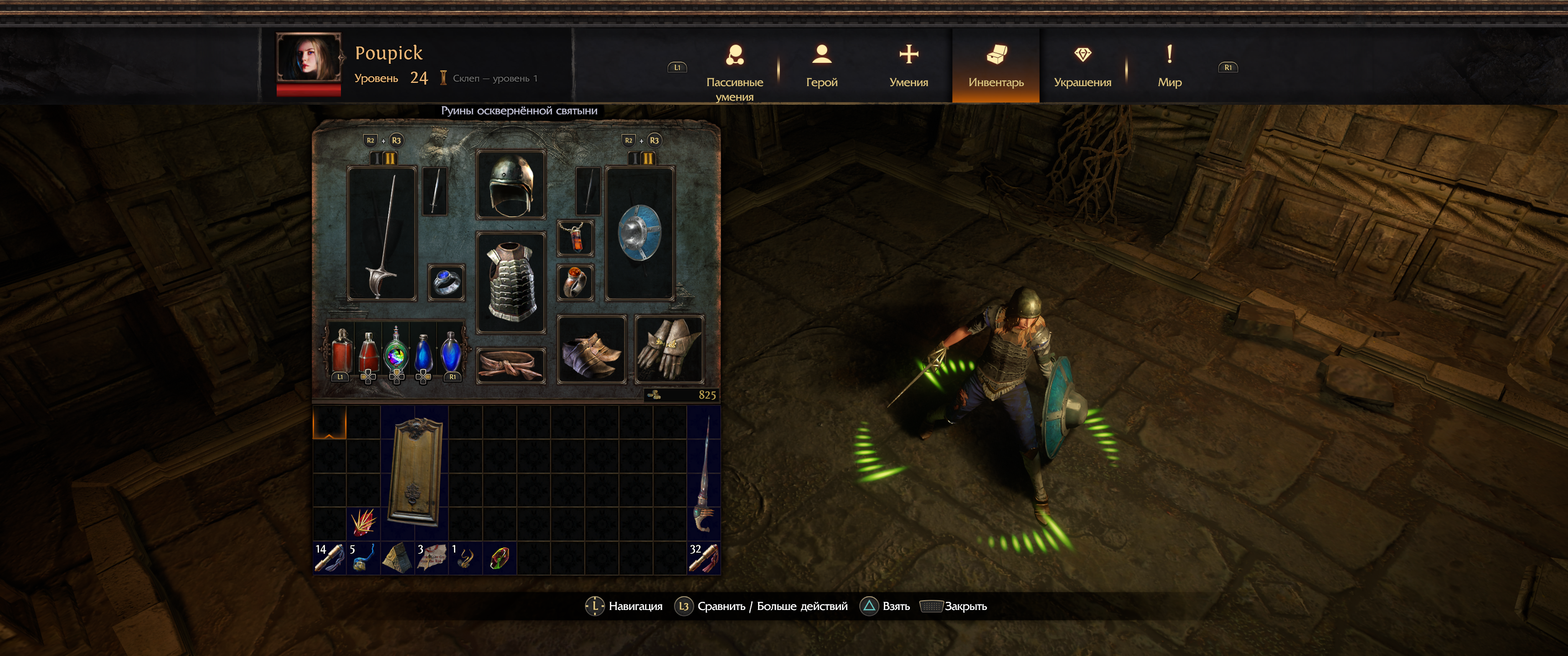The image size is (1568, 656).
Task: Choose the equipped gloves slot
Action: coord(669,349)
